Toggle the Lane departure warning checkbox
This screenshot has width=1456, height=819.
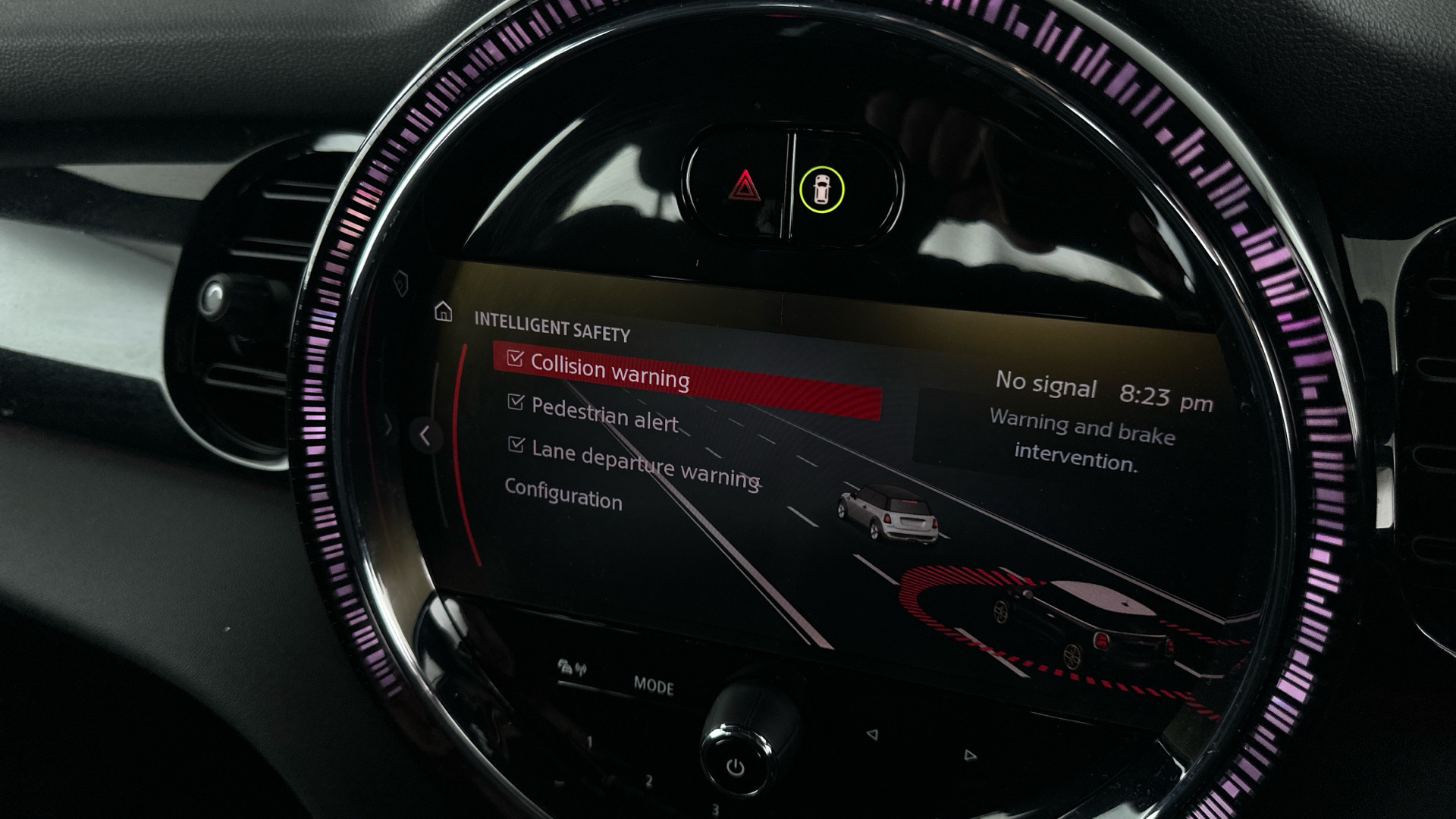point(516,445)
